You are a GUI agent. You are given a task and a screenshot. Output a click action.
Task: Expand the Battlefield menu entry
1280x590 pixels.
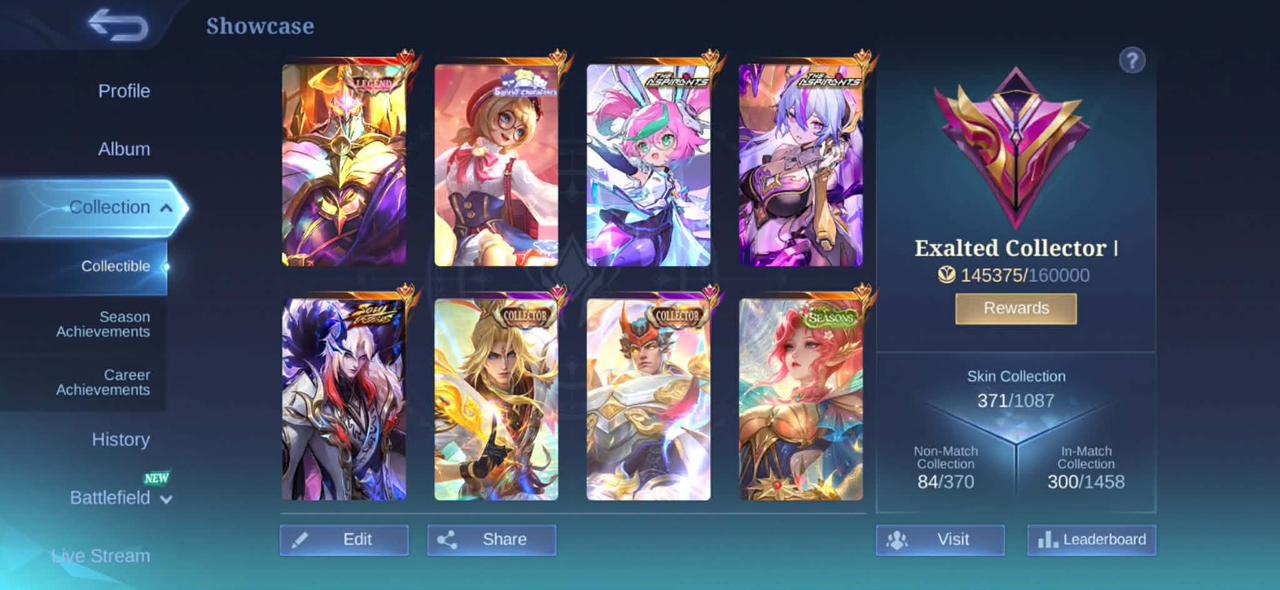[120, 498]
